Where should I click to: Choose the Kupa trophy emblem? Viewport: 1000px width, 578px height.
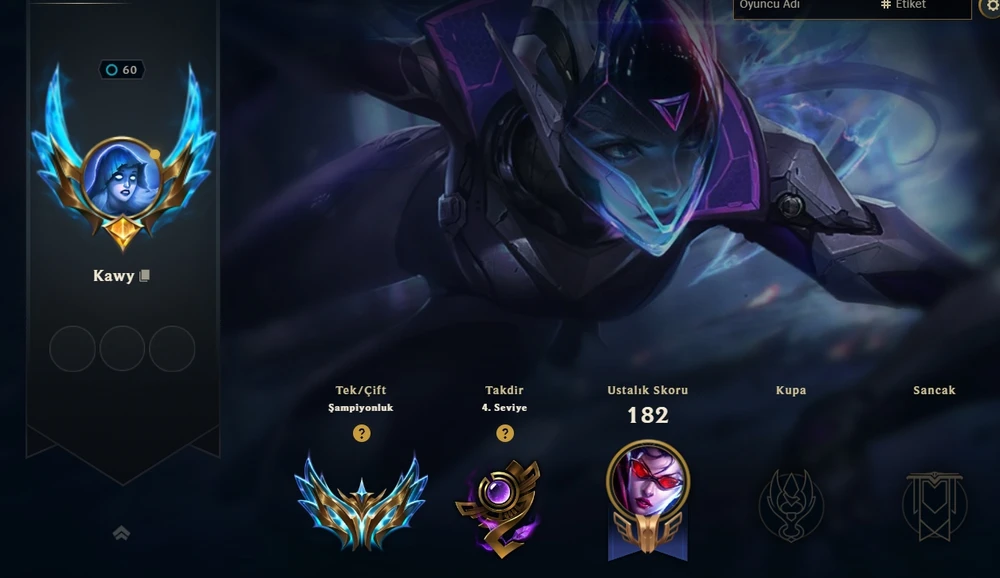791,503
